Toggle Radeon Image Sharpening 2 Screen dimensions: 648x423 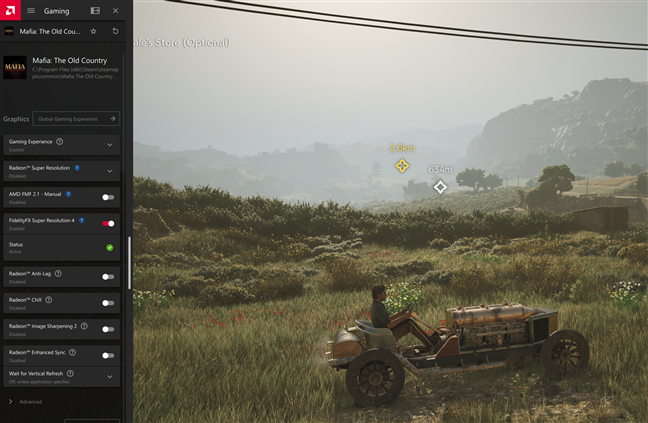(108, 328)
